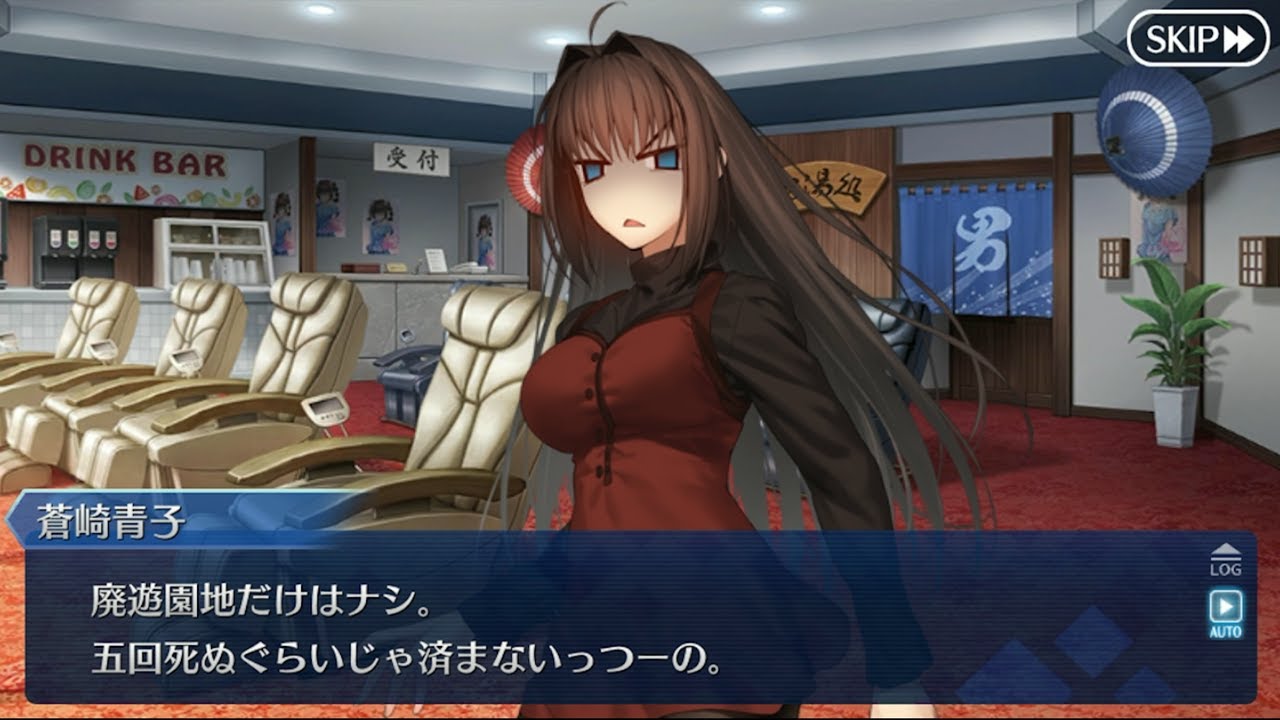Toggle AUTO dialogue playback
Image resolution: width=1280 pixels, height=720 pixels.
(x=1225, y=612)
